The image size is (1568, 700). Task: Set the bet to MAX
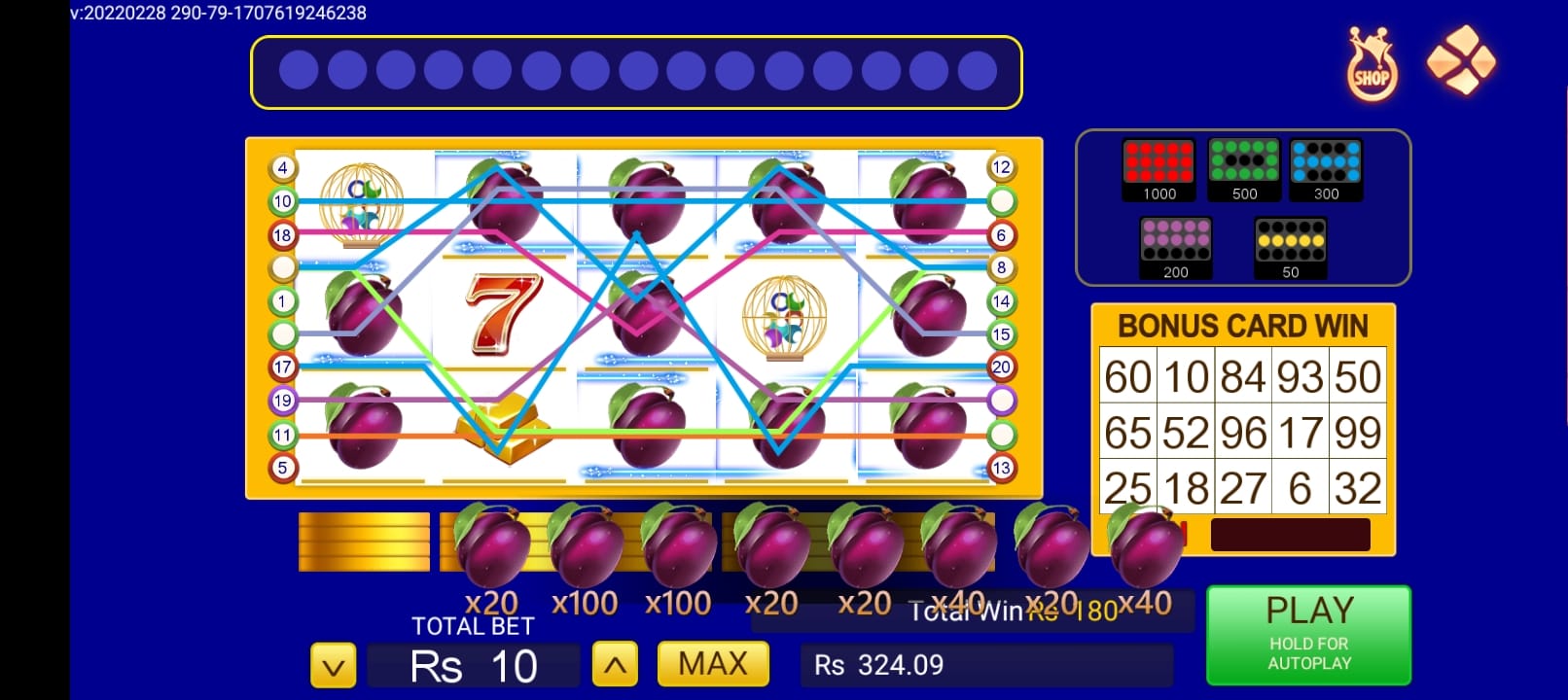(713, 664)
